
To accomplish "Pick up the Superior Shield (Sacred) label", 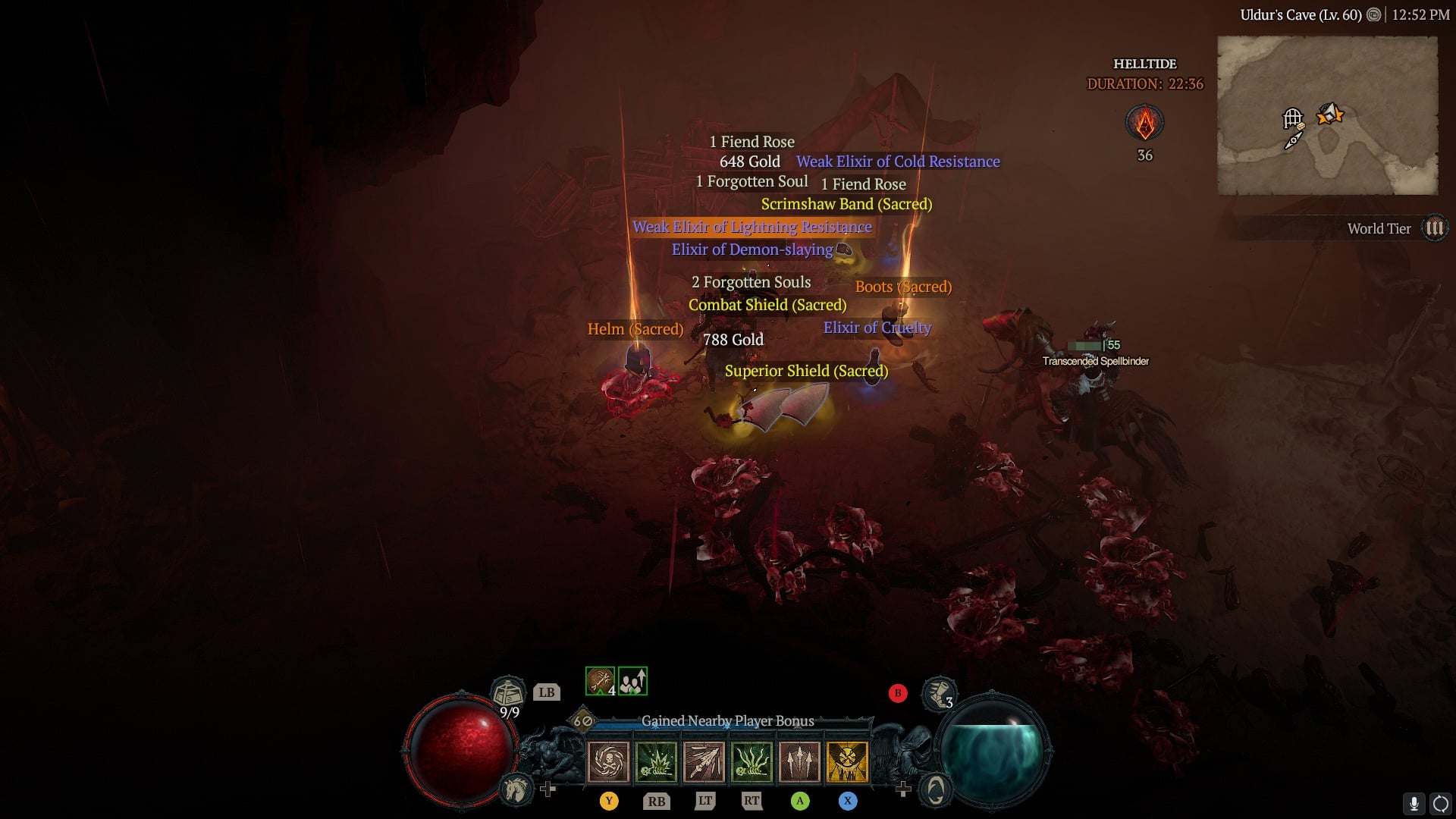I will [x=806, y=371].
